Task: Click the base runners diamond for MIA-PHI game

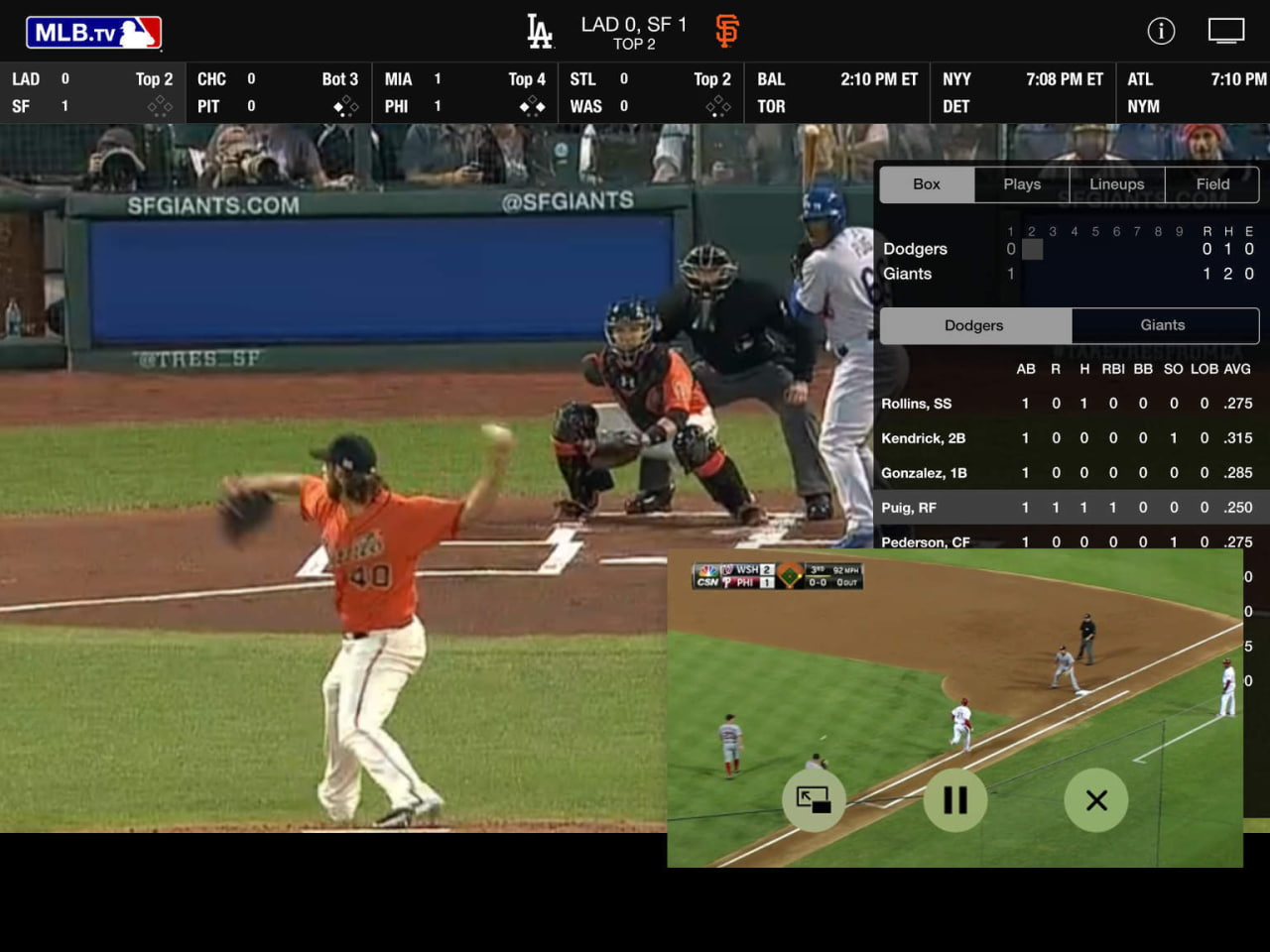Action: coord(532,106)
